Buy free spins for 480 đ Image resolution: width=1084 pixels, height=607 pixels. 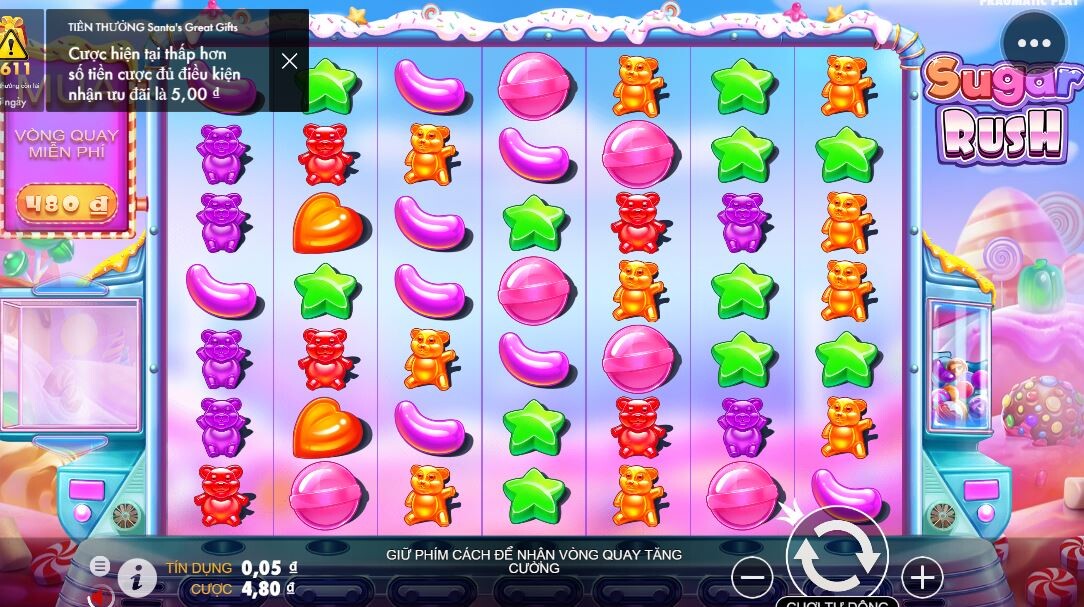[67, 205]
